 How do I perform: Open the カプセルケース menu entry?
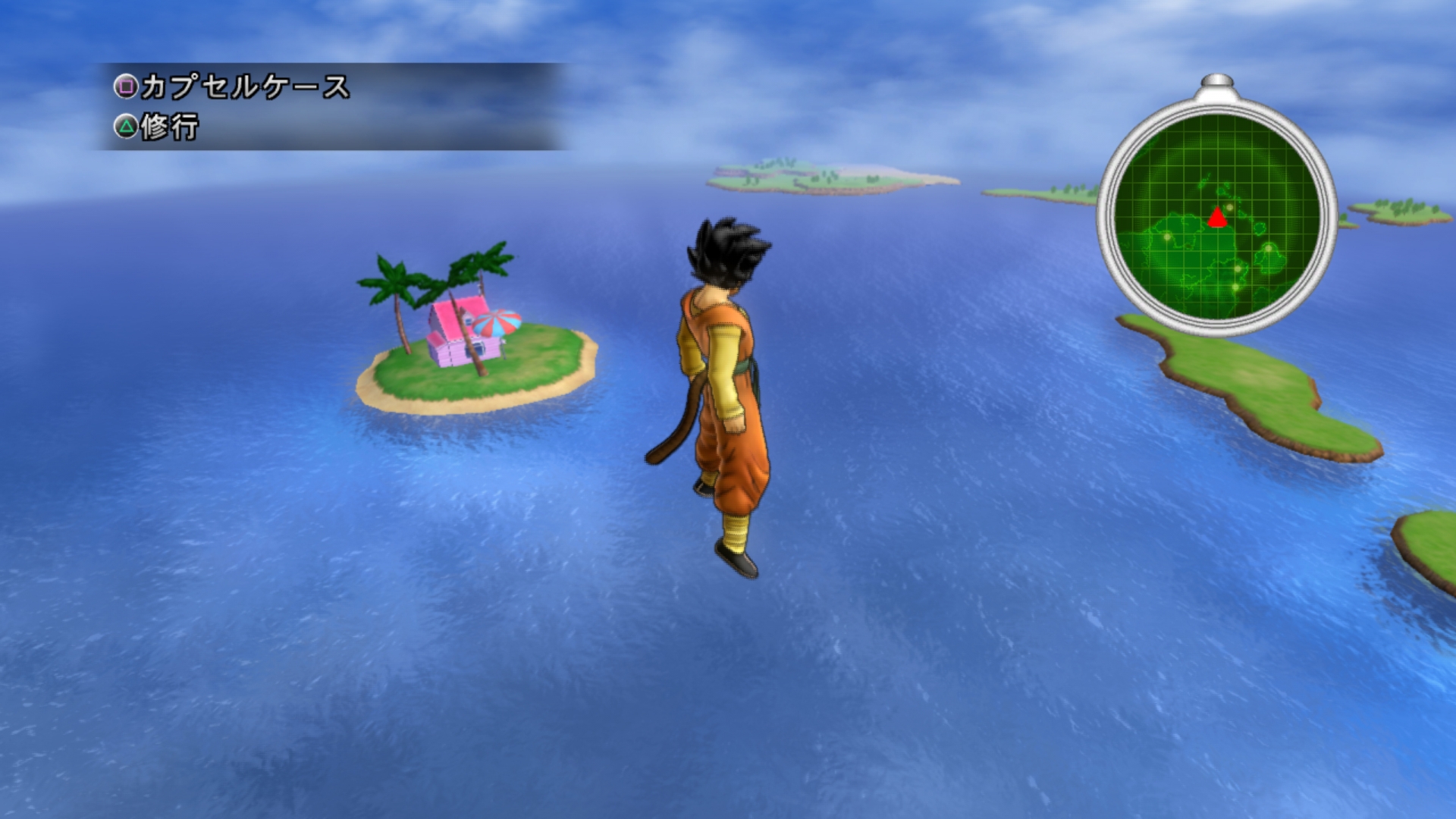[231, 87]
